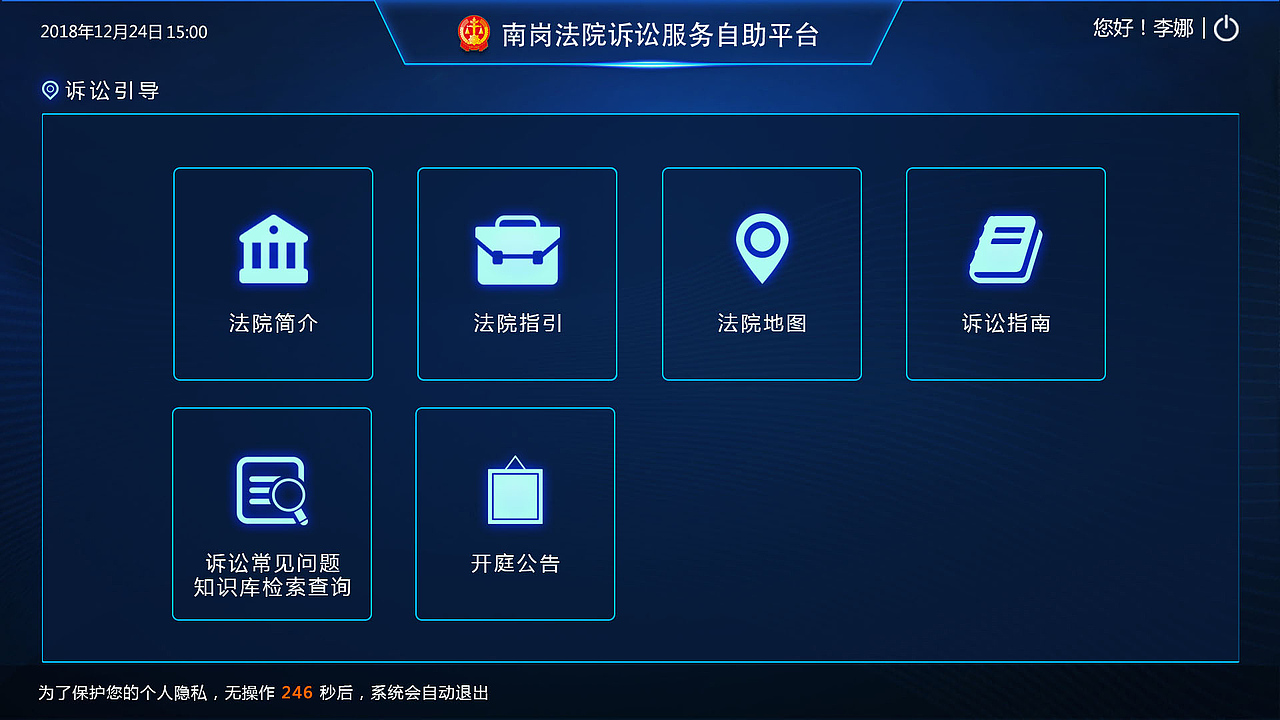Open the litigation FAQ knowledge base search tile
The height and width of the screenshot is (720, 1280).
click(272, 513)
